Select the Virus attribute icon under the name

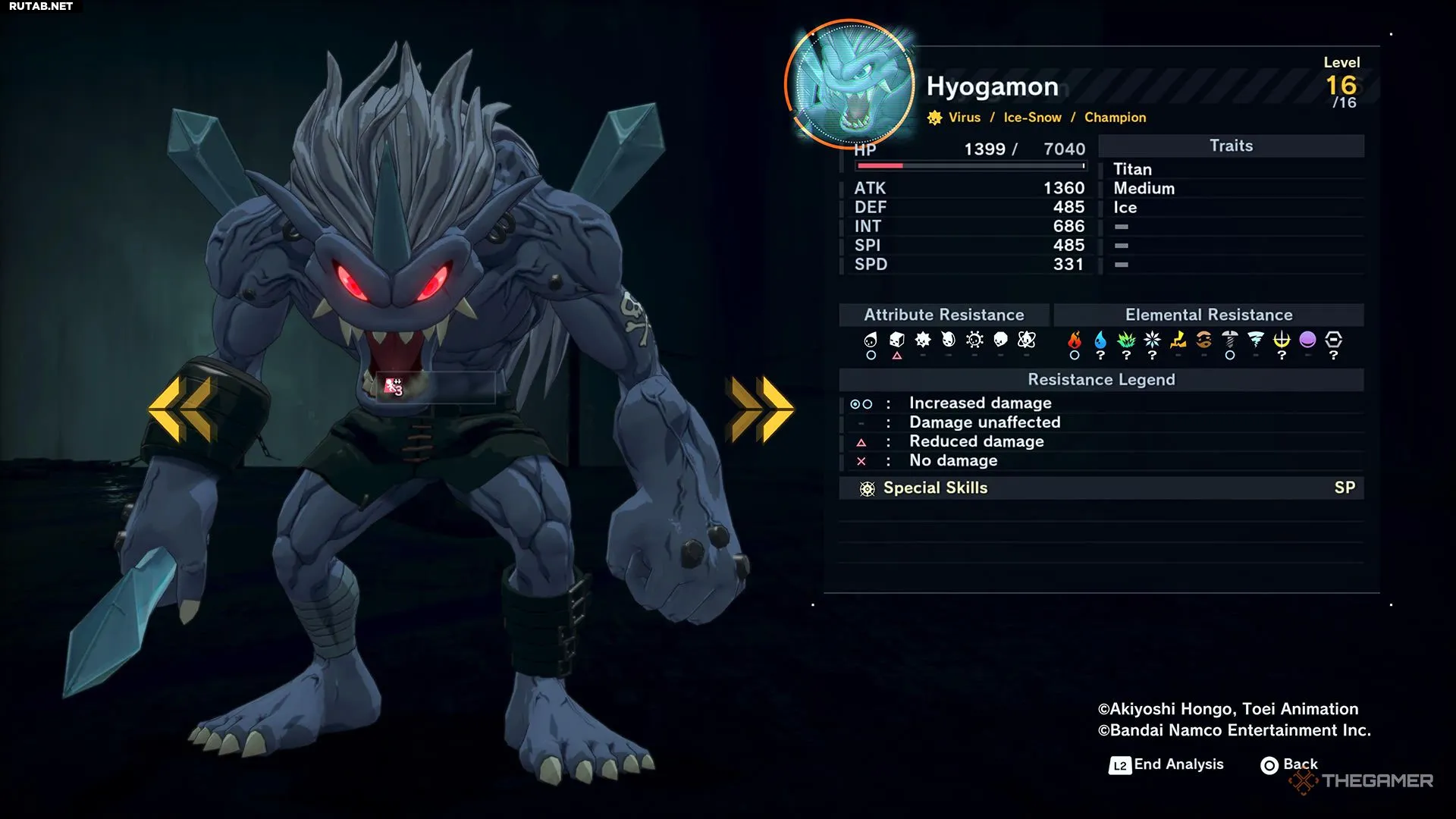(935, 118)
